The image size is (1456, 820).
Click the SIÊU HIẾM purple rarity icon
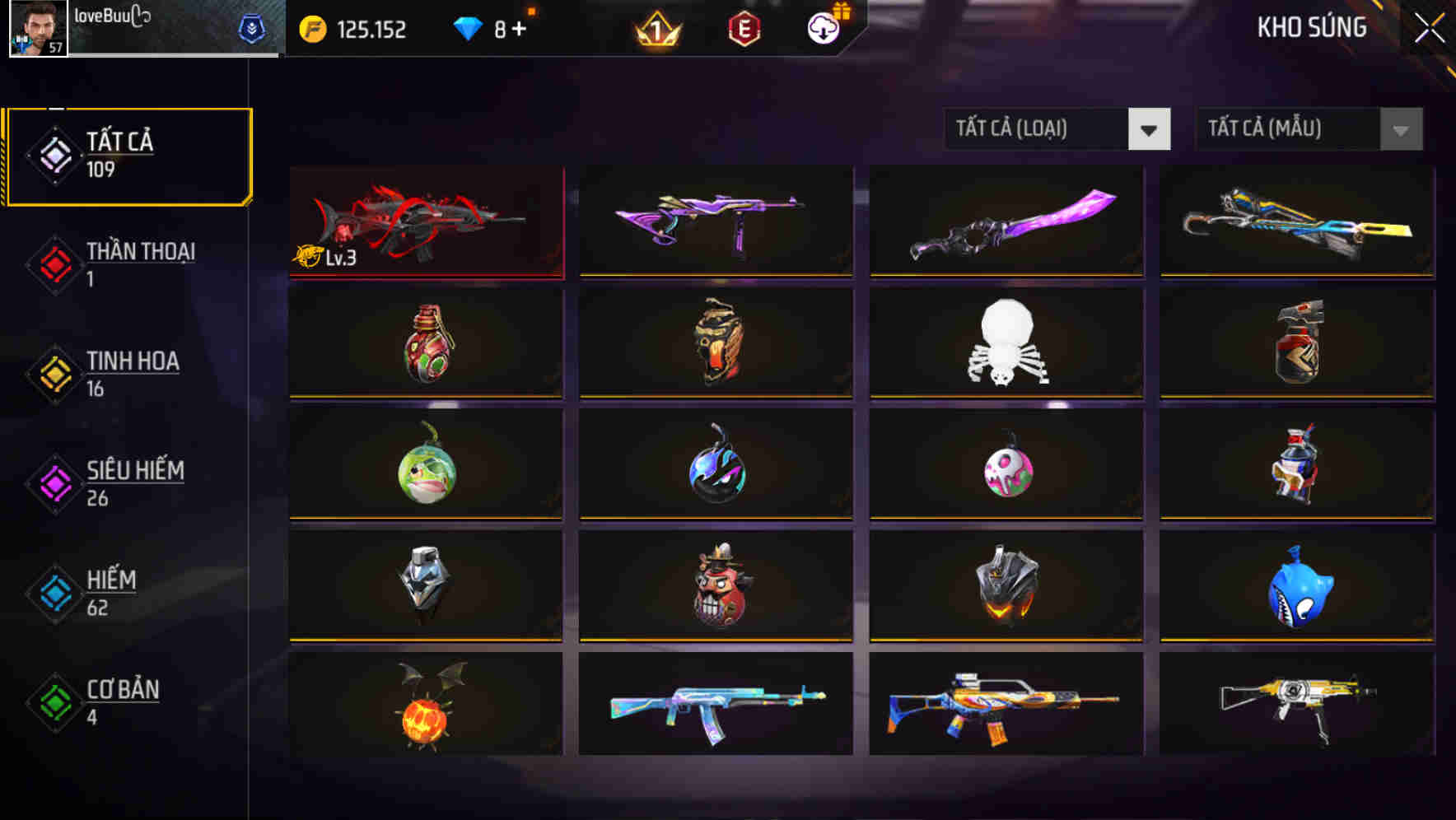[53, 482]
